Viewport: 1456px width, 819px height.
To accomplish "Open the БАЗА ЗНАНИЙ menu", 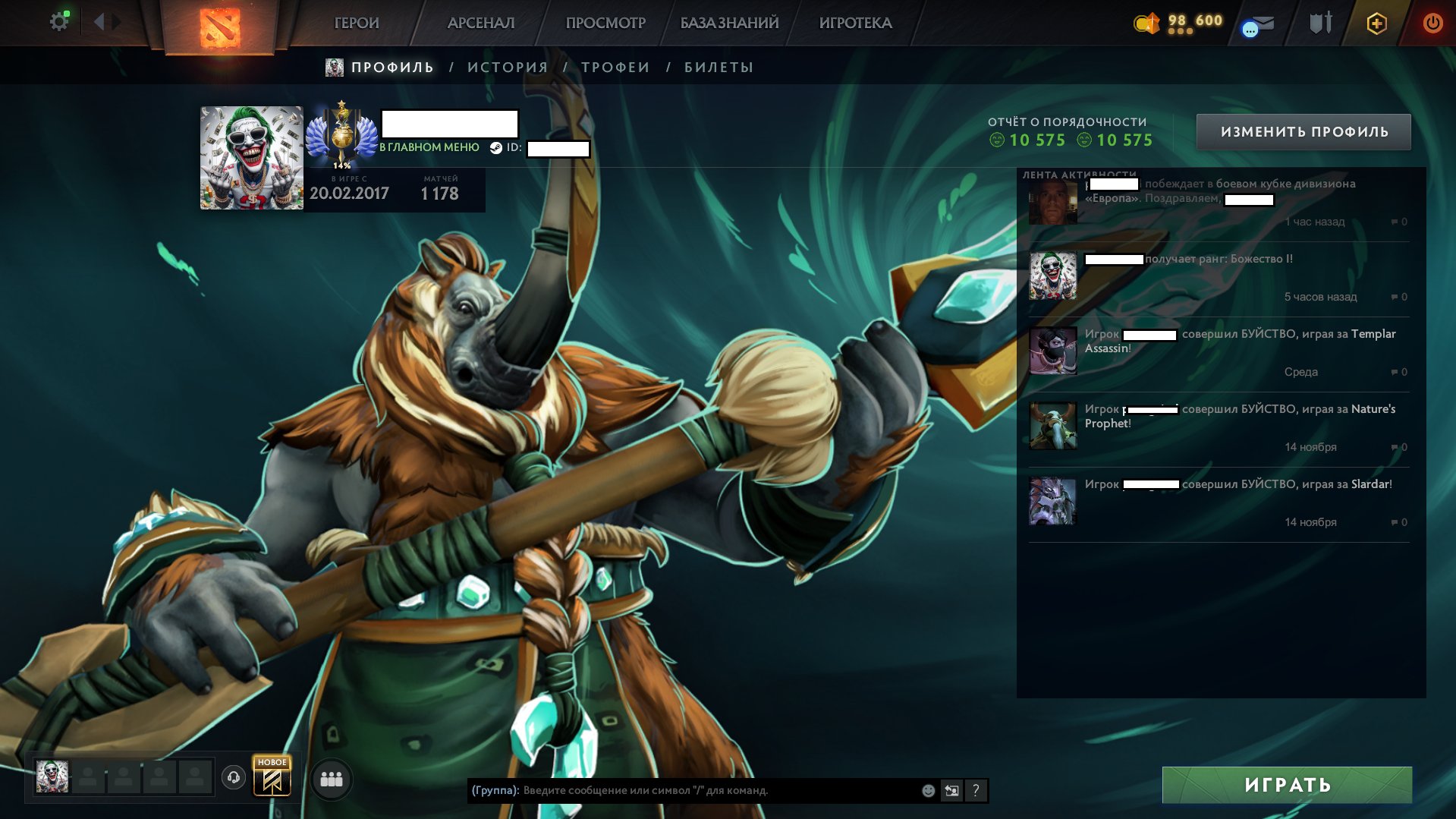I will click(x=728, y=23).
